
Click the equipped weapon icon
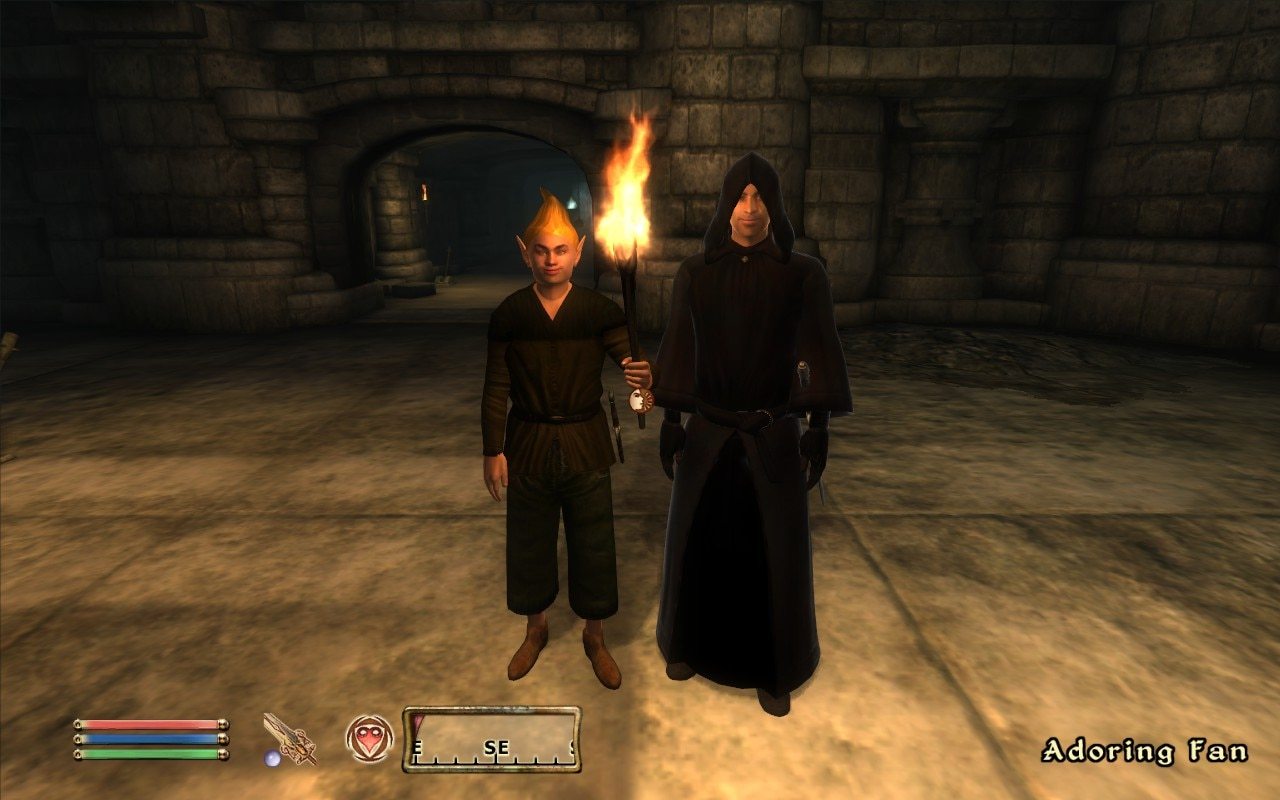click(288, 739)
